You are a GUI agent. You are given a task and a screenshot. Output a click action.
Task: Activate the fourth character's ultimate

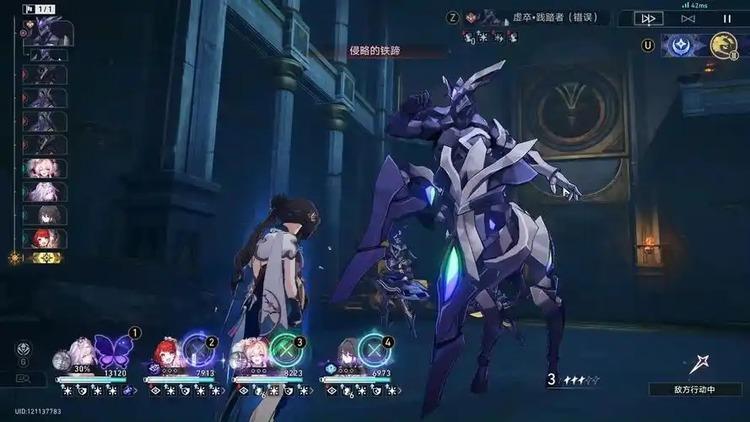[373, 352]
